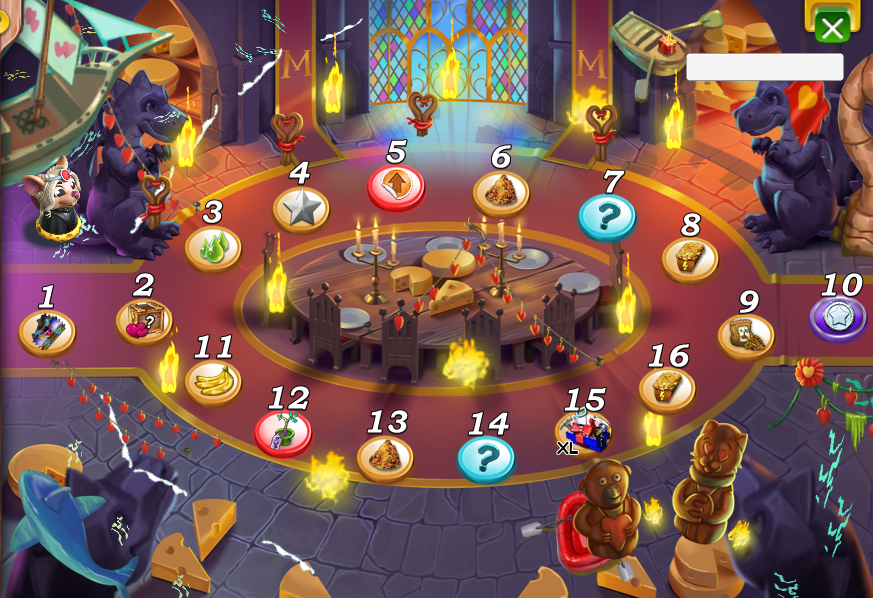Click the purple star token on space 10
This screenshot has width=873, height=598.
pos(838,317)
